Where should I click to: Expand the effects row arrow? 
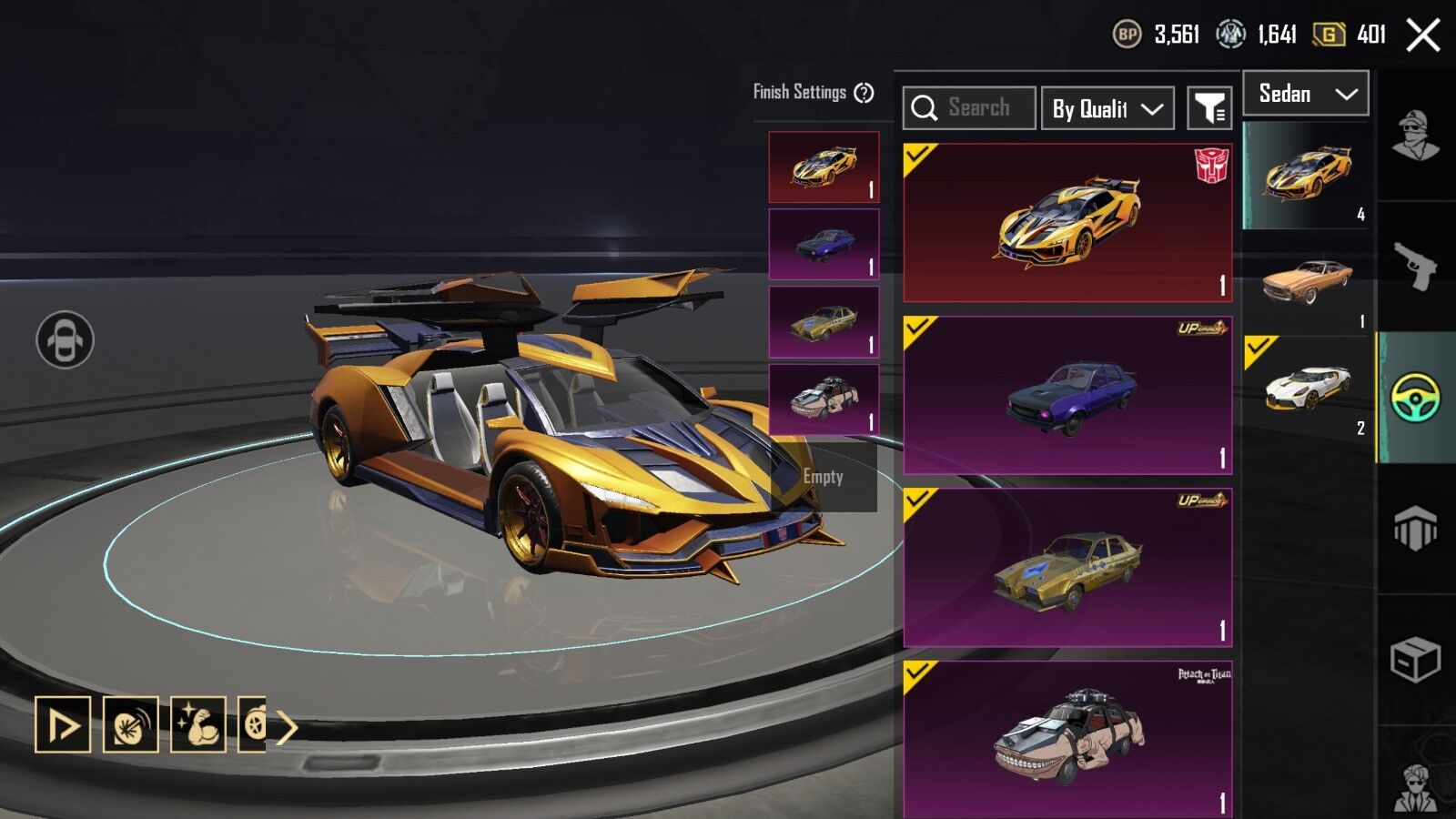click(x=288, y=727)
